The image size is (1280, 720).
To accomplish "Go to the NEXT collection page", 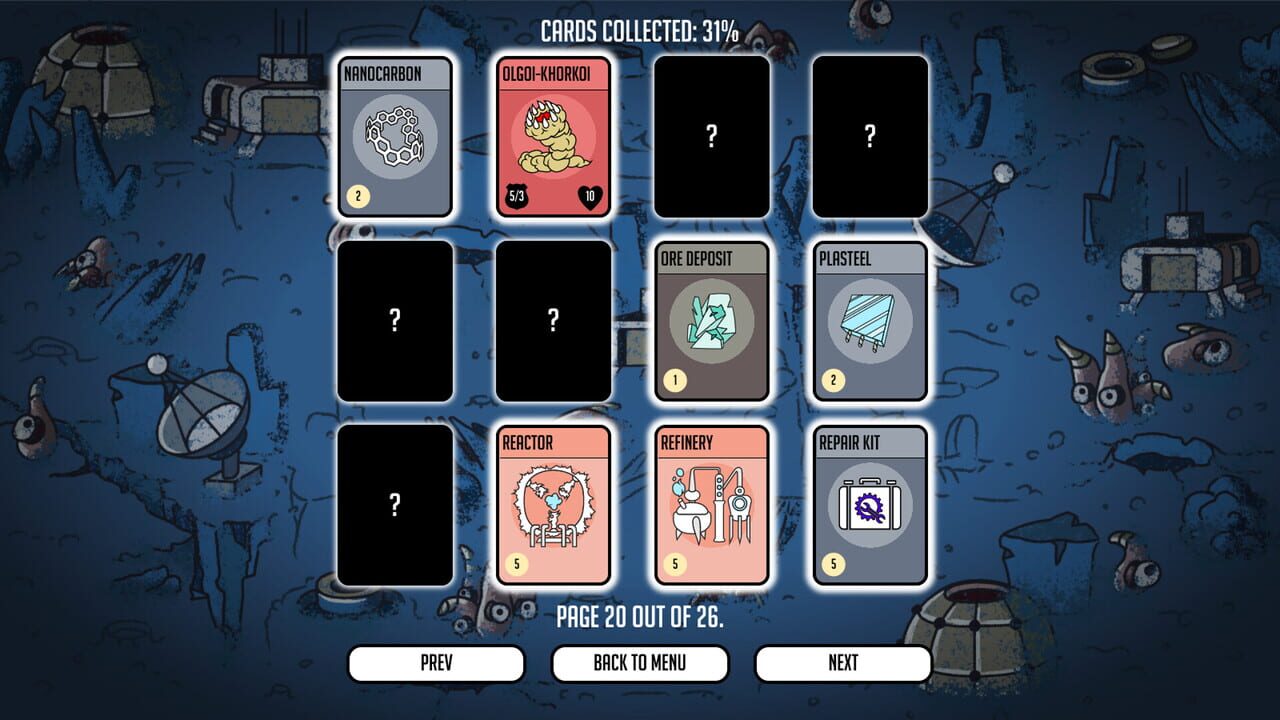I will point(843,662).
